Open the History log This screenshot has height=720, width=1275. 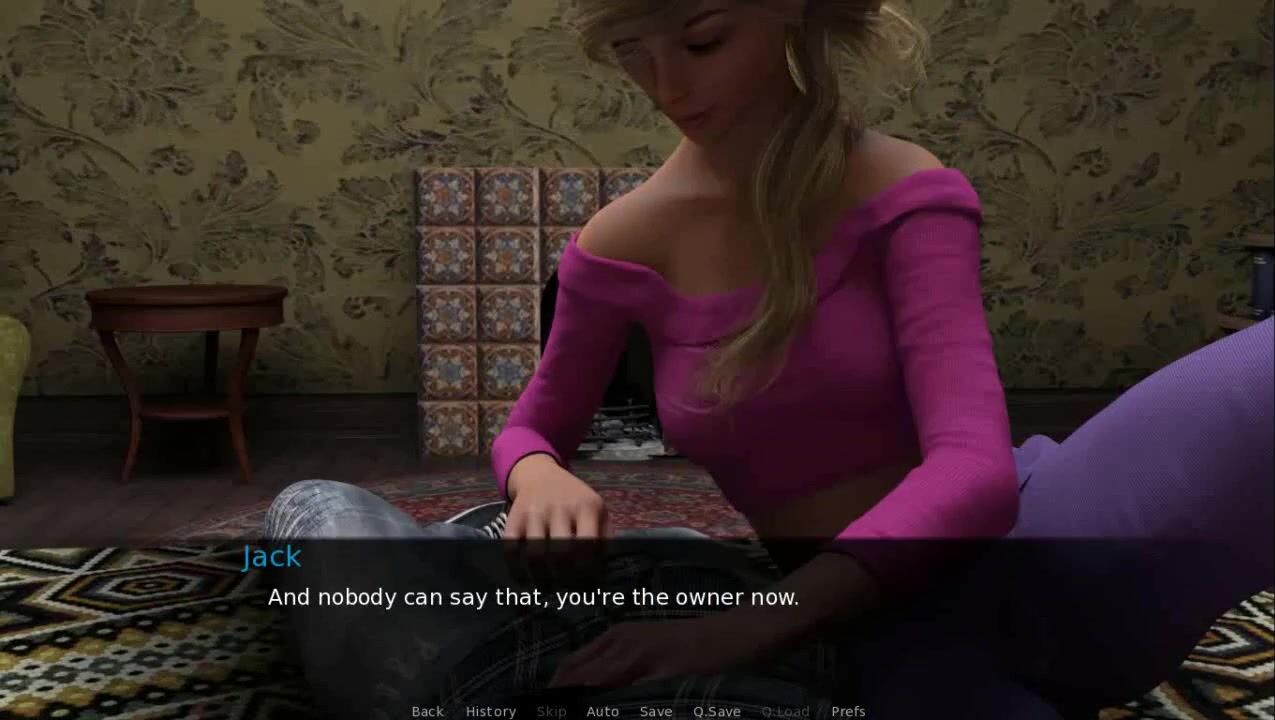pos(490,711)
